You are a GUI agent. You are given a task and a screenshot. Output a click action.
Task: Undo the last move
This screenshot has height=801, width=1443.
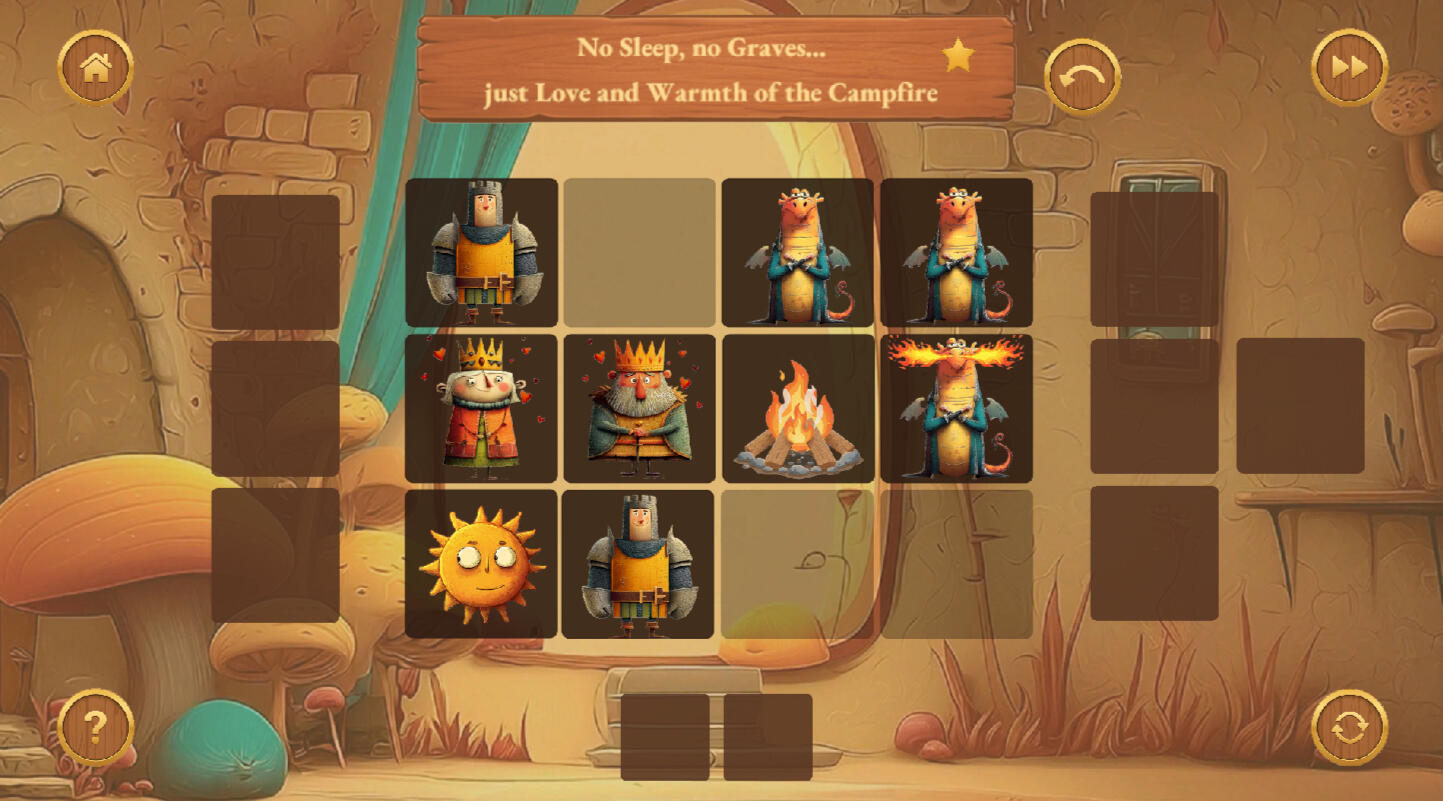(1082, 76)
